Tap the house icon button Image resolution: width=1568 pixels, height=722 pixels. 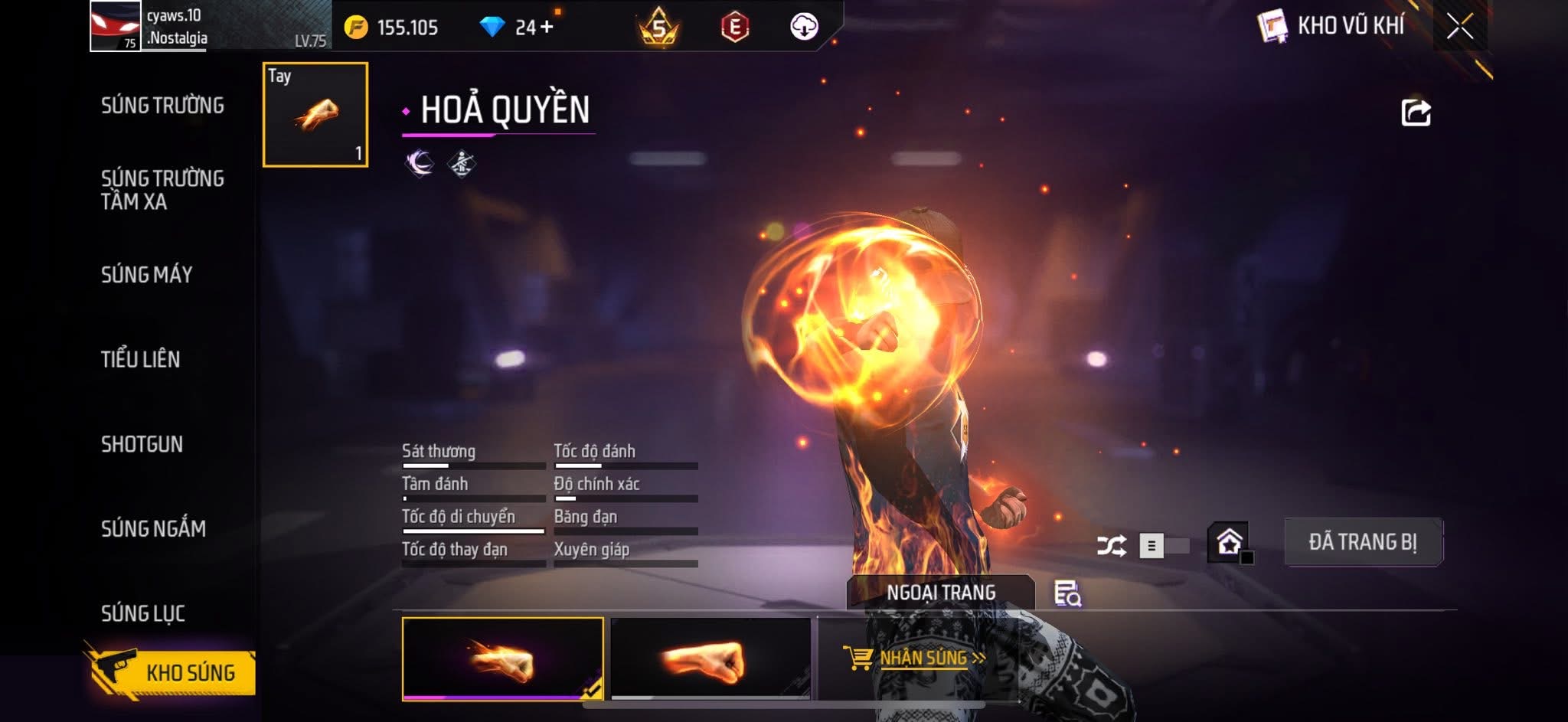1229,542
